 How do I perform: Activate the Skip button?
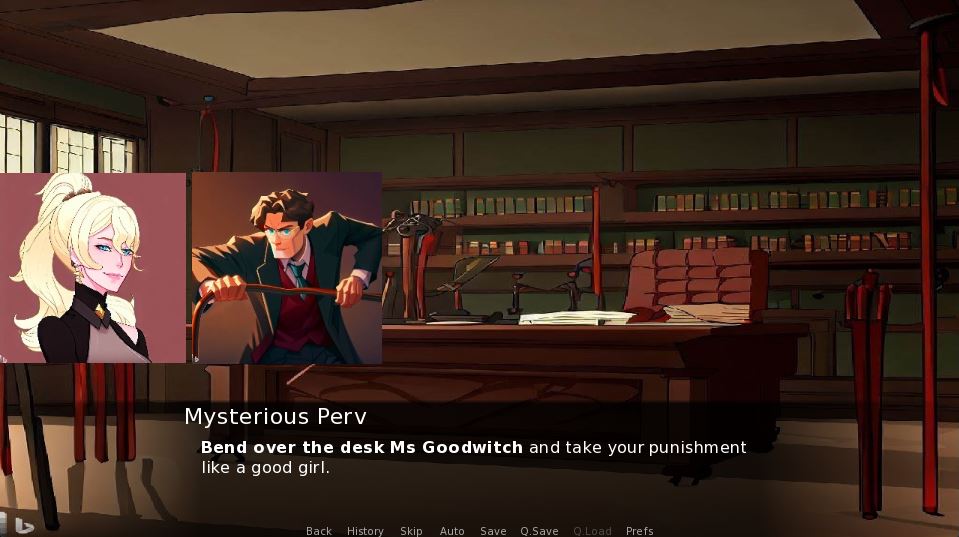point(411,531)
